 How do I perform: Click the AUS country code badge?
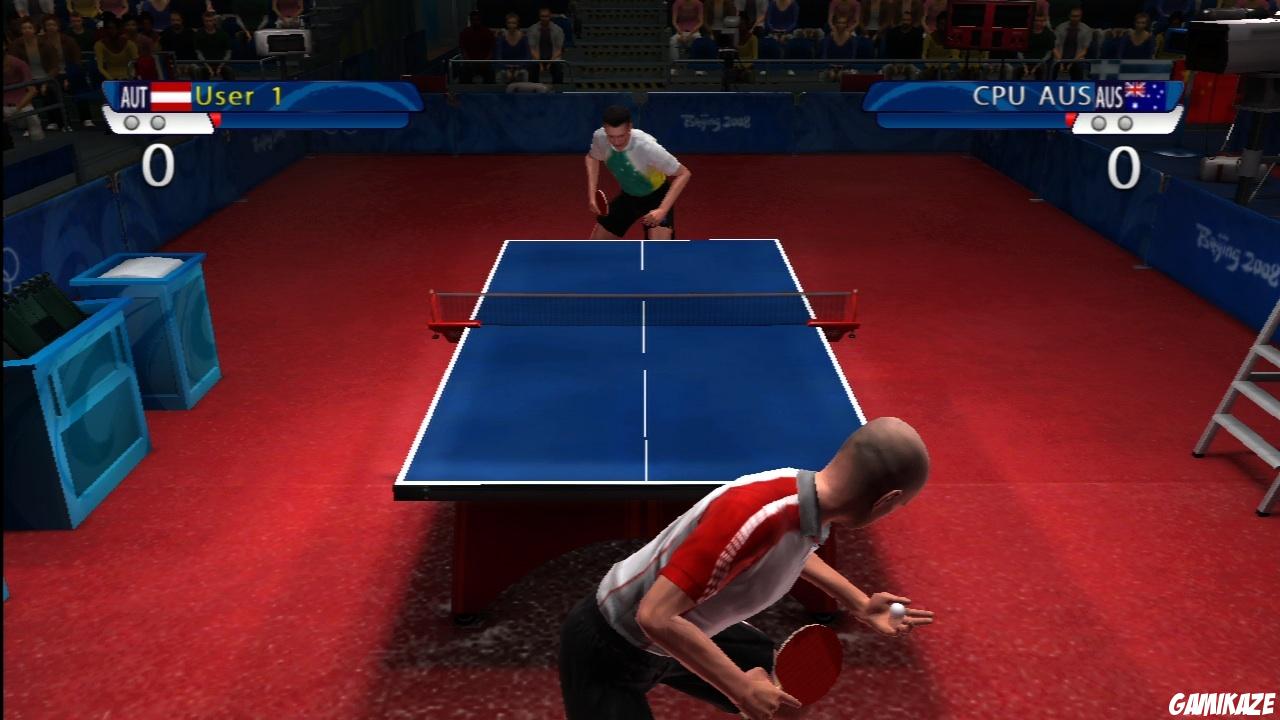pos(1108,96)
